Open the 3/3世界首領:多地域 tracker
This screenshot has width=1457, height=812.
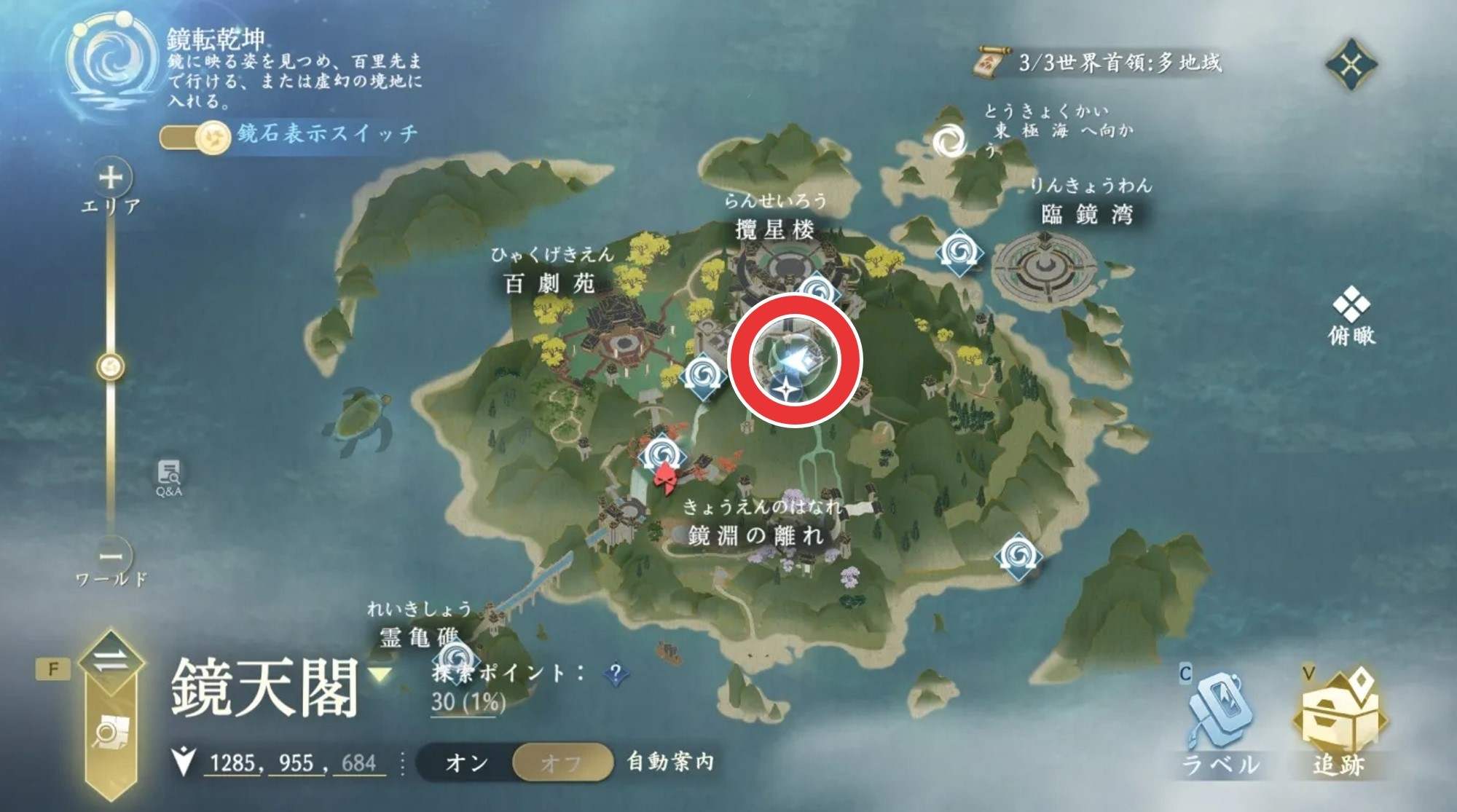[x=1100, y=63]
